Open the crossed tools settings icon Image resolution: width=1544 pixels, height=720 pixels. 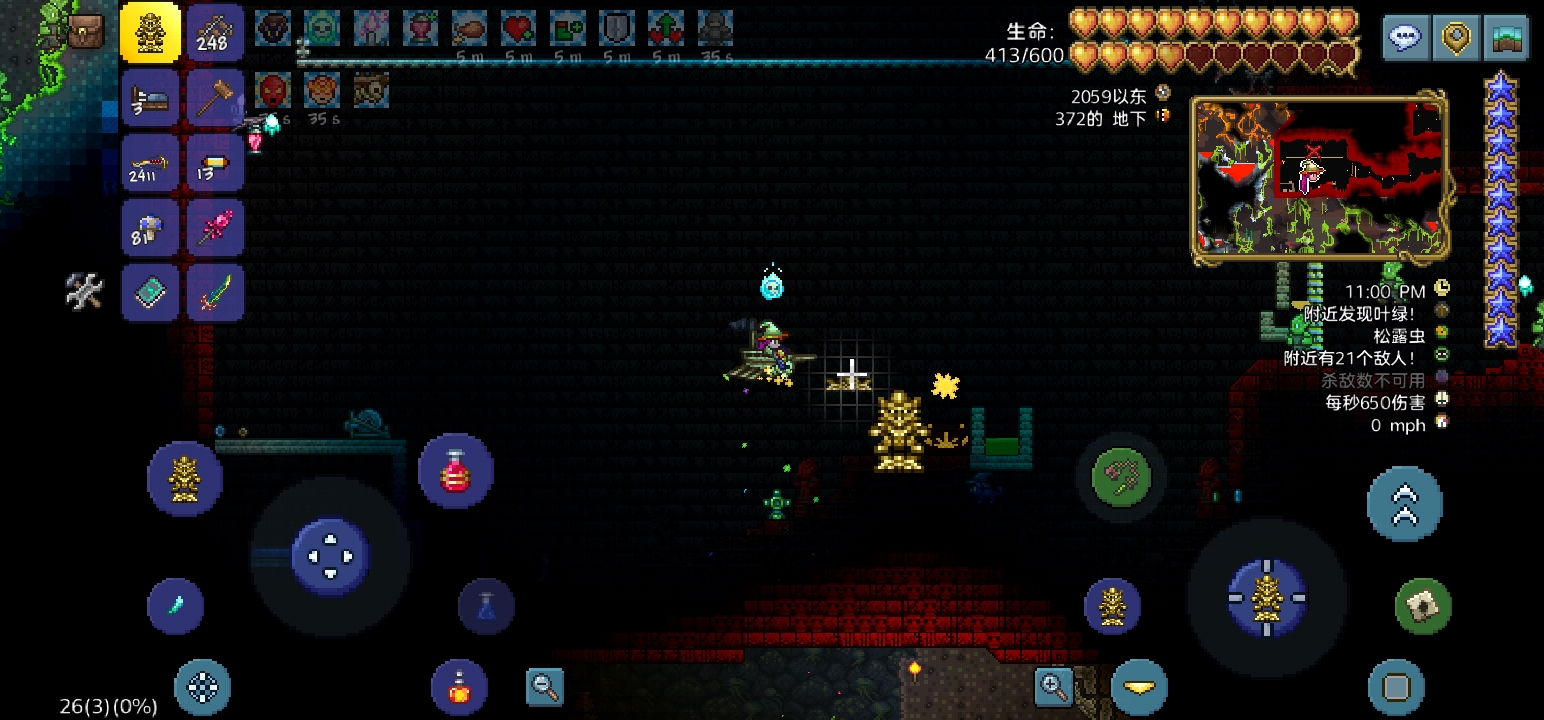pos(85,291)
